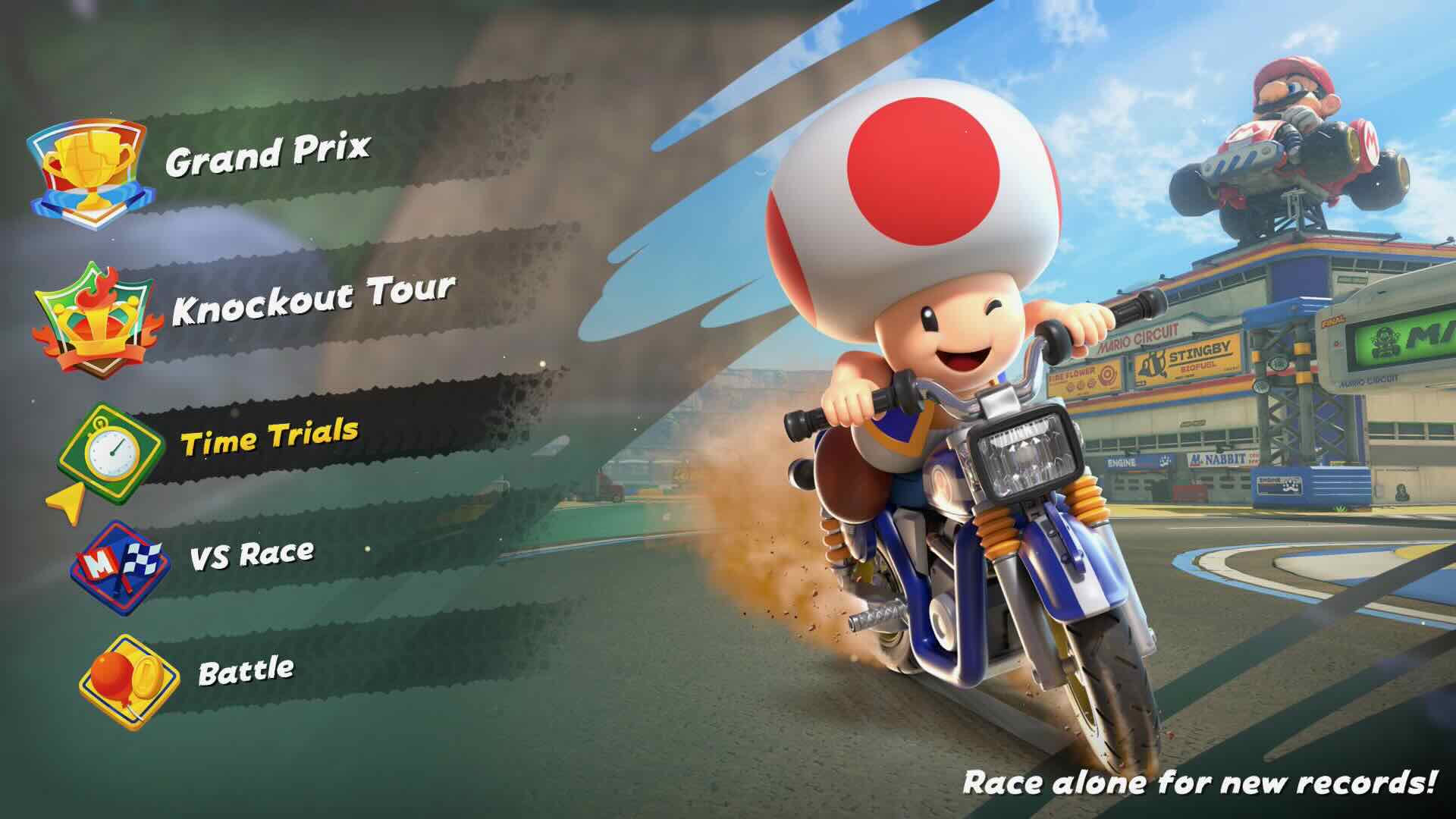Click the gold trophy Grand Prix icon
Viewport: 1456px width, 819px height.
pos(87,173)
